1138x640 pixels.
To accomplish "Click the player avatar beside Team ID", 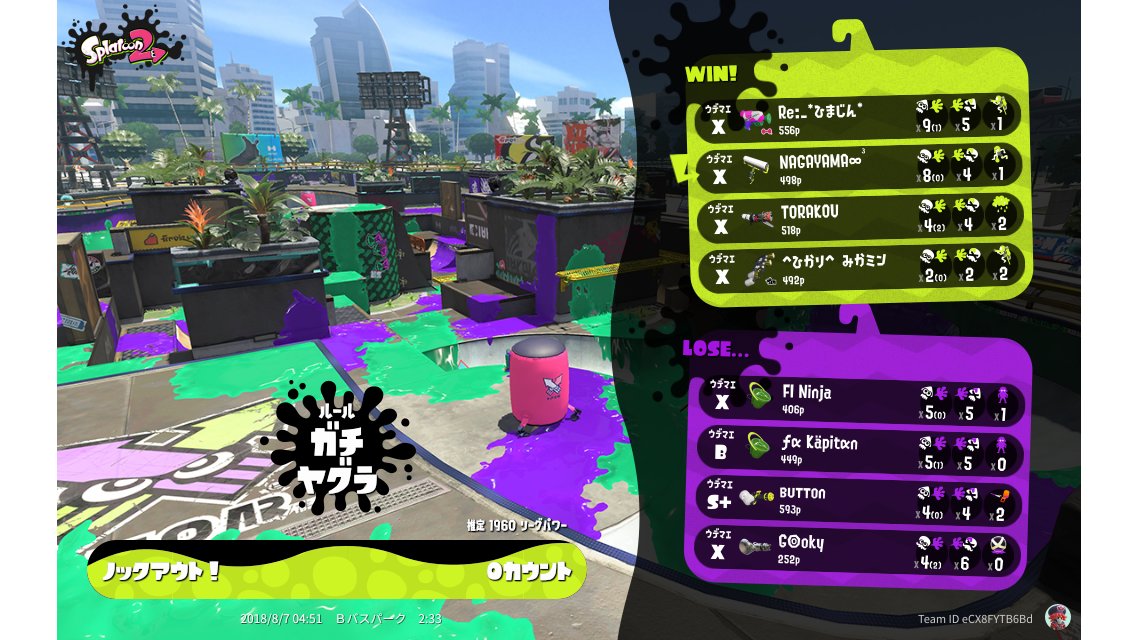I will pyautogui.click(x=1057, y=617).
